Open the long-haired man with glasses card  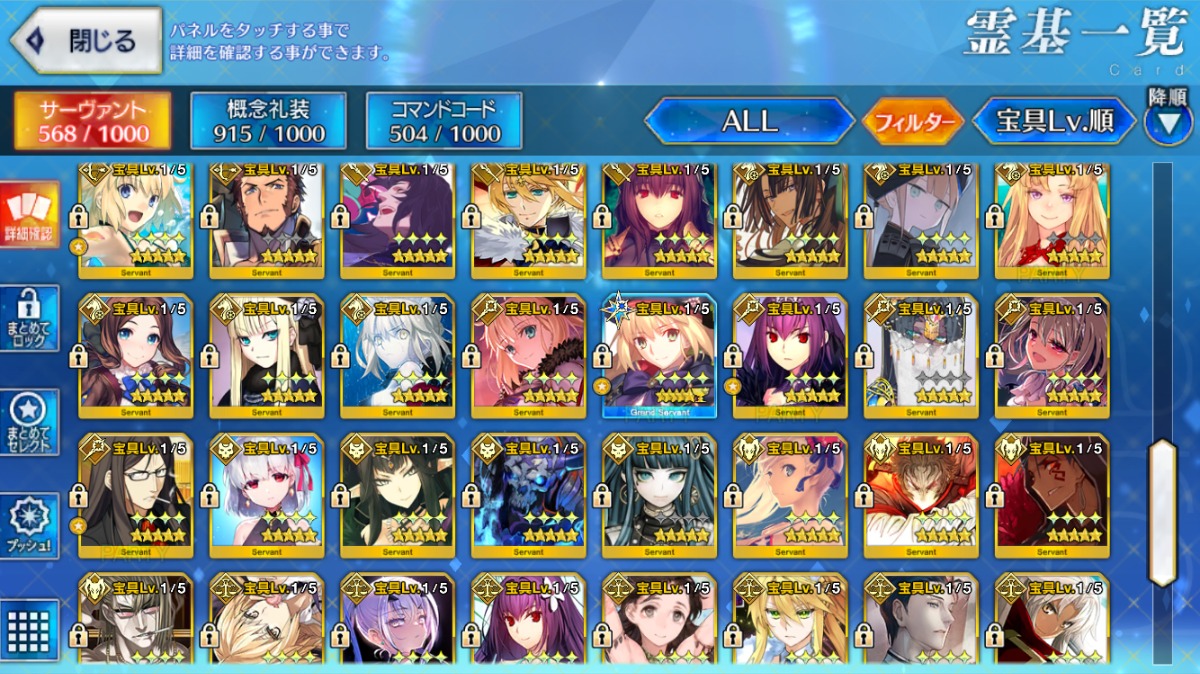click(x=136, y=496)
